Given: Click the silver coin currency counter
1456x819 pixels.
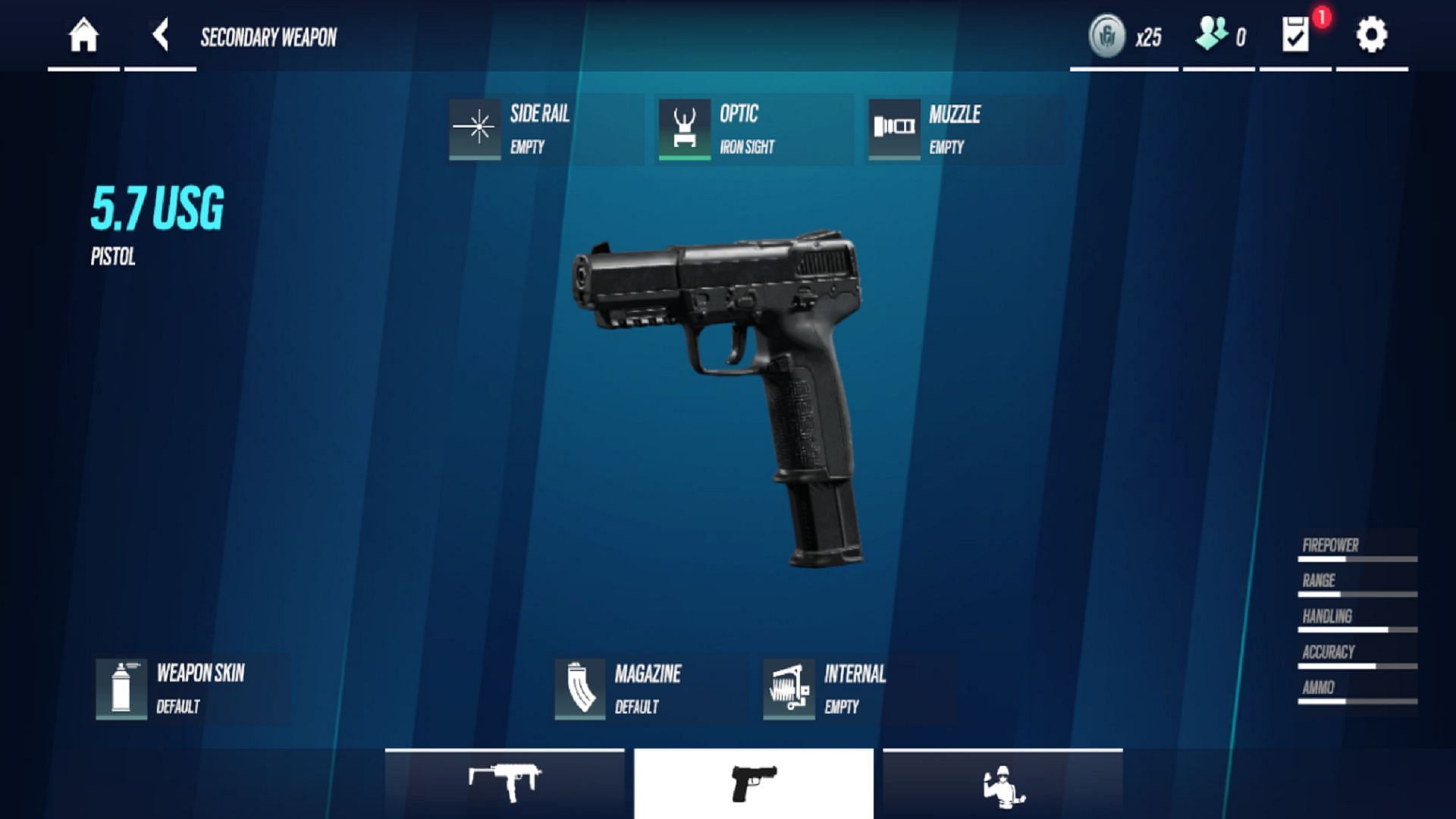Looking at the screenshot, I should pyautogui.click(x=1125, y=36).
